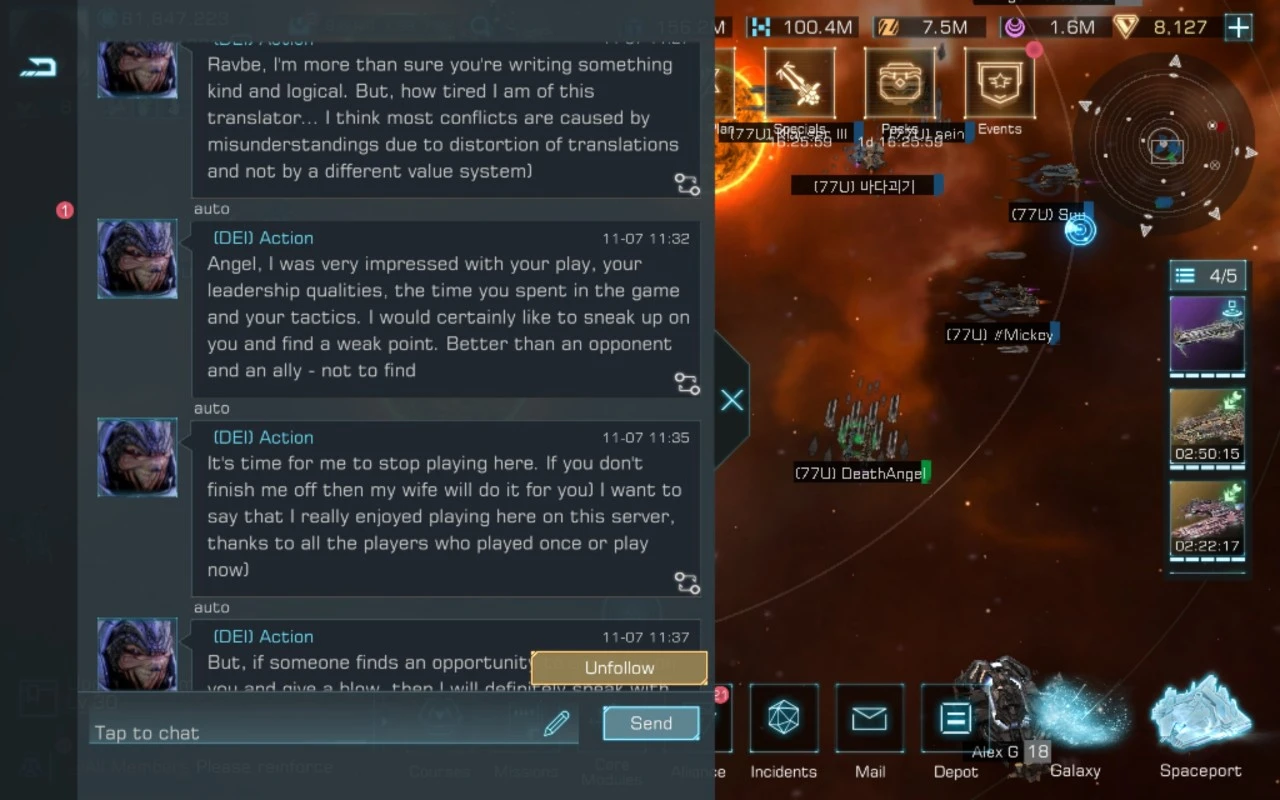Click the Send chat button
The image size is (1280, 800).
click(x=651, y=723)
